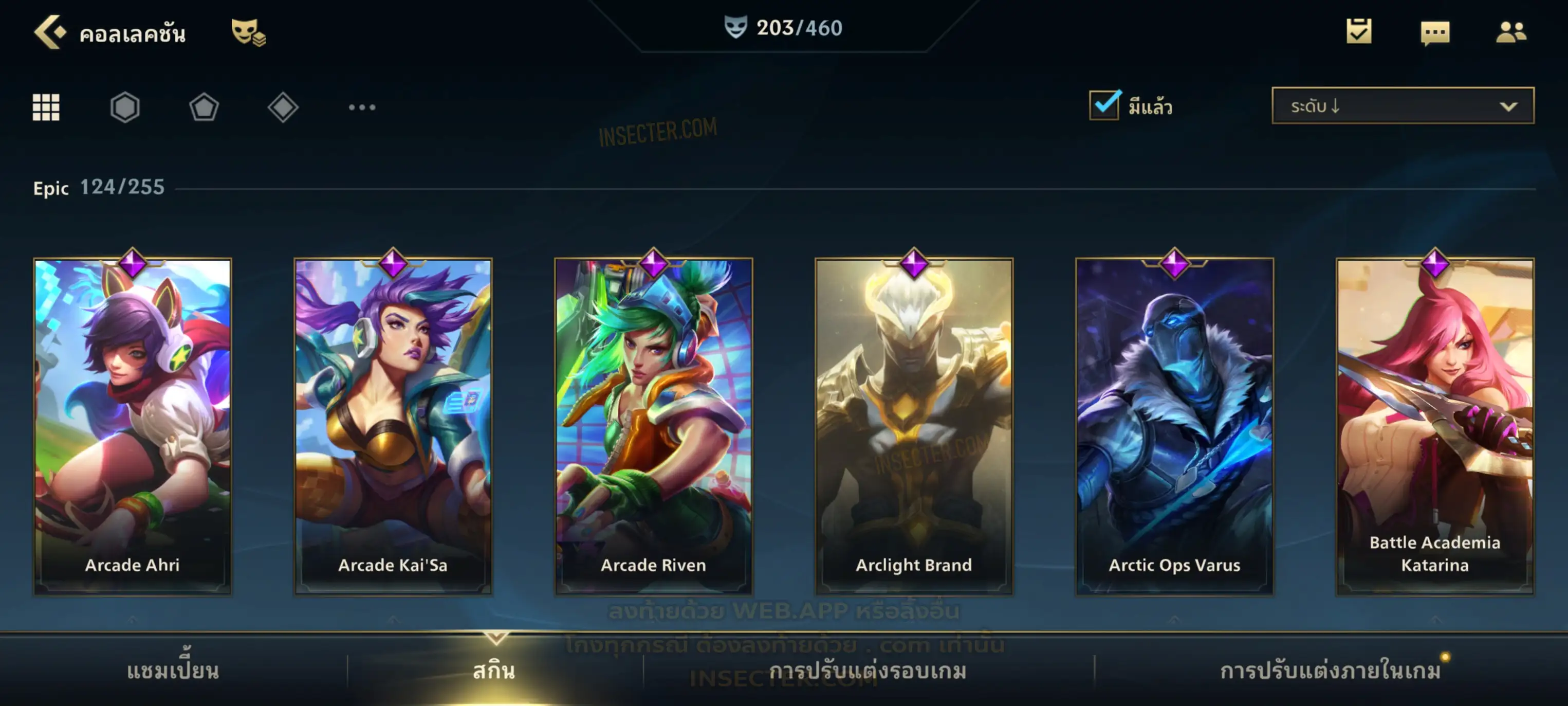Filter skins by diamond rarity
The image size is (1568, 706).
tap(283, 108)
